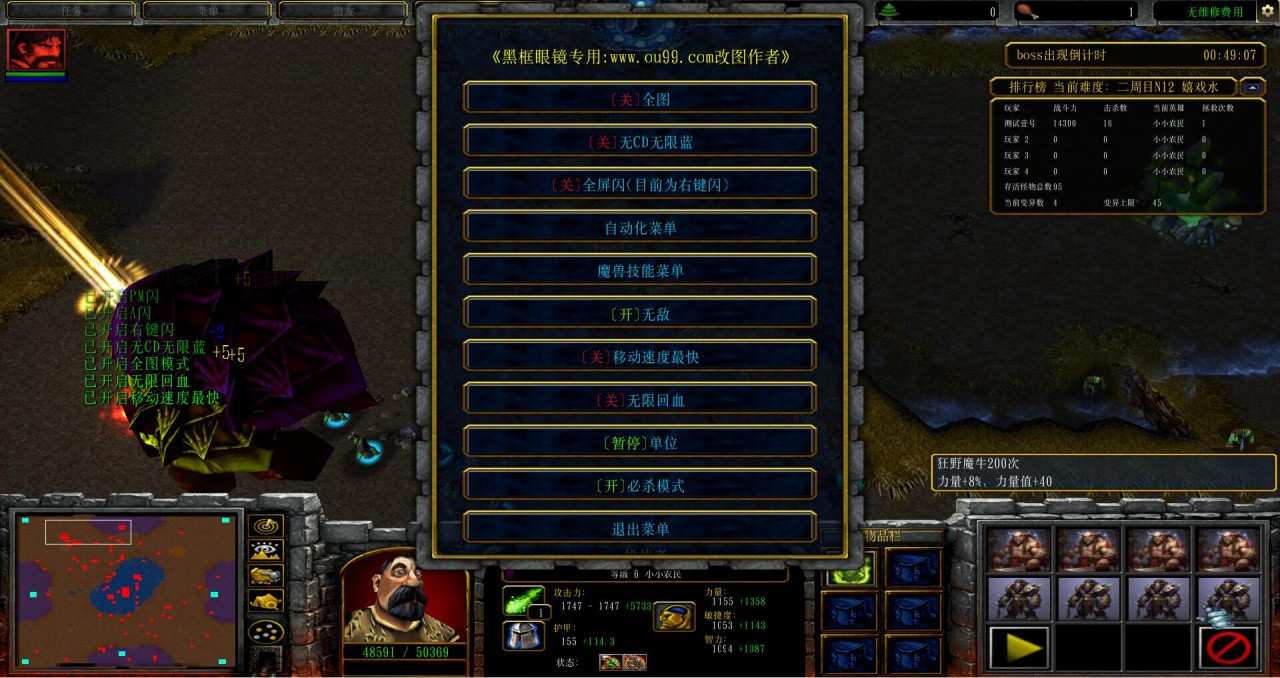Toggle the 全屏闪 blink option
The height and width of the screenshot is (678, 1280).
640,185
